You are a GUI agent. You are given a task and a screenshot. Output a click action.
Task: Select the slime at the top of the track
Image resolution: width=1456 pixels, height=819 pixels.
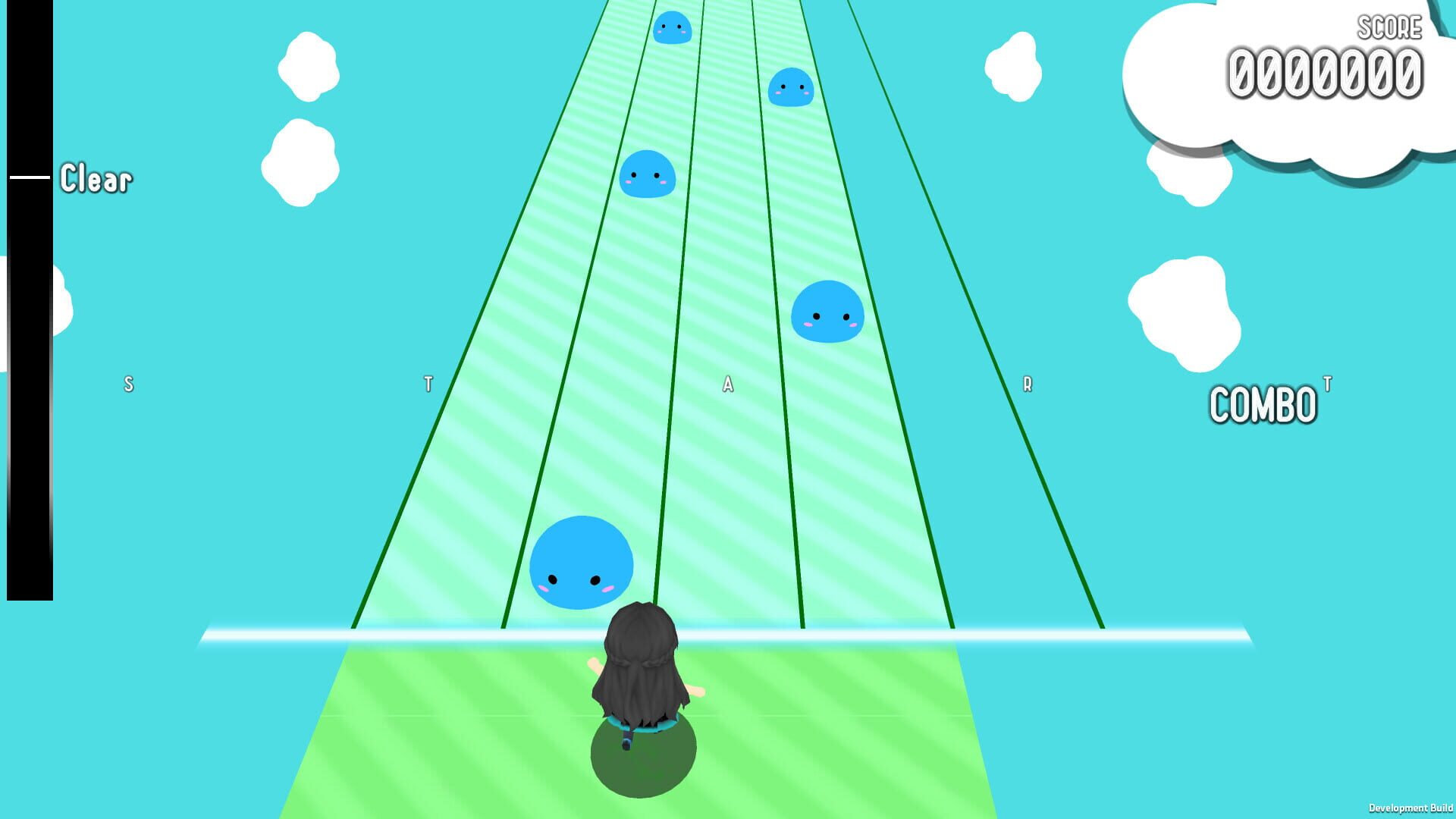click(673, 29)
